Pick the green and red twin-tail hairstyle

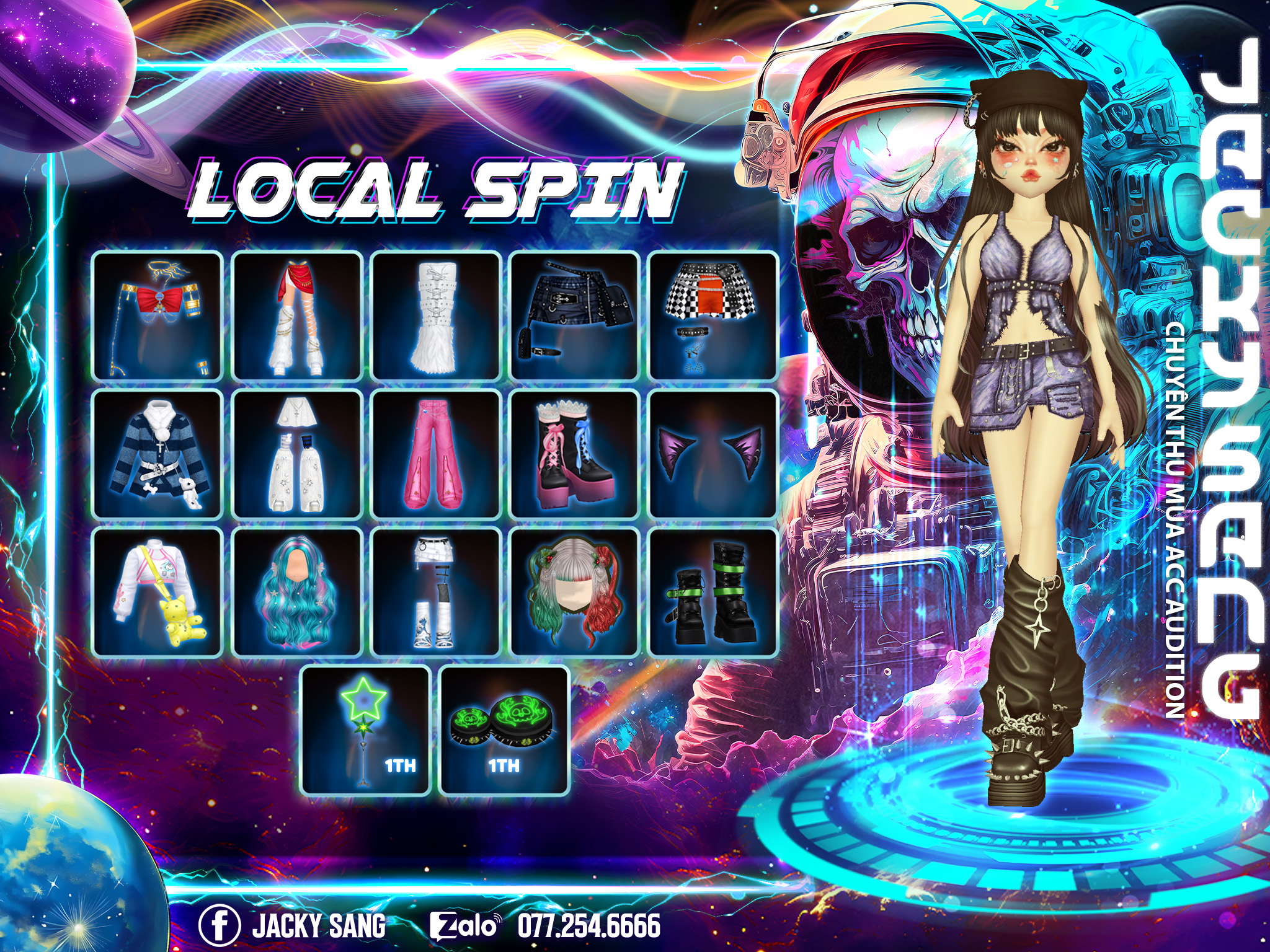574,593
